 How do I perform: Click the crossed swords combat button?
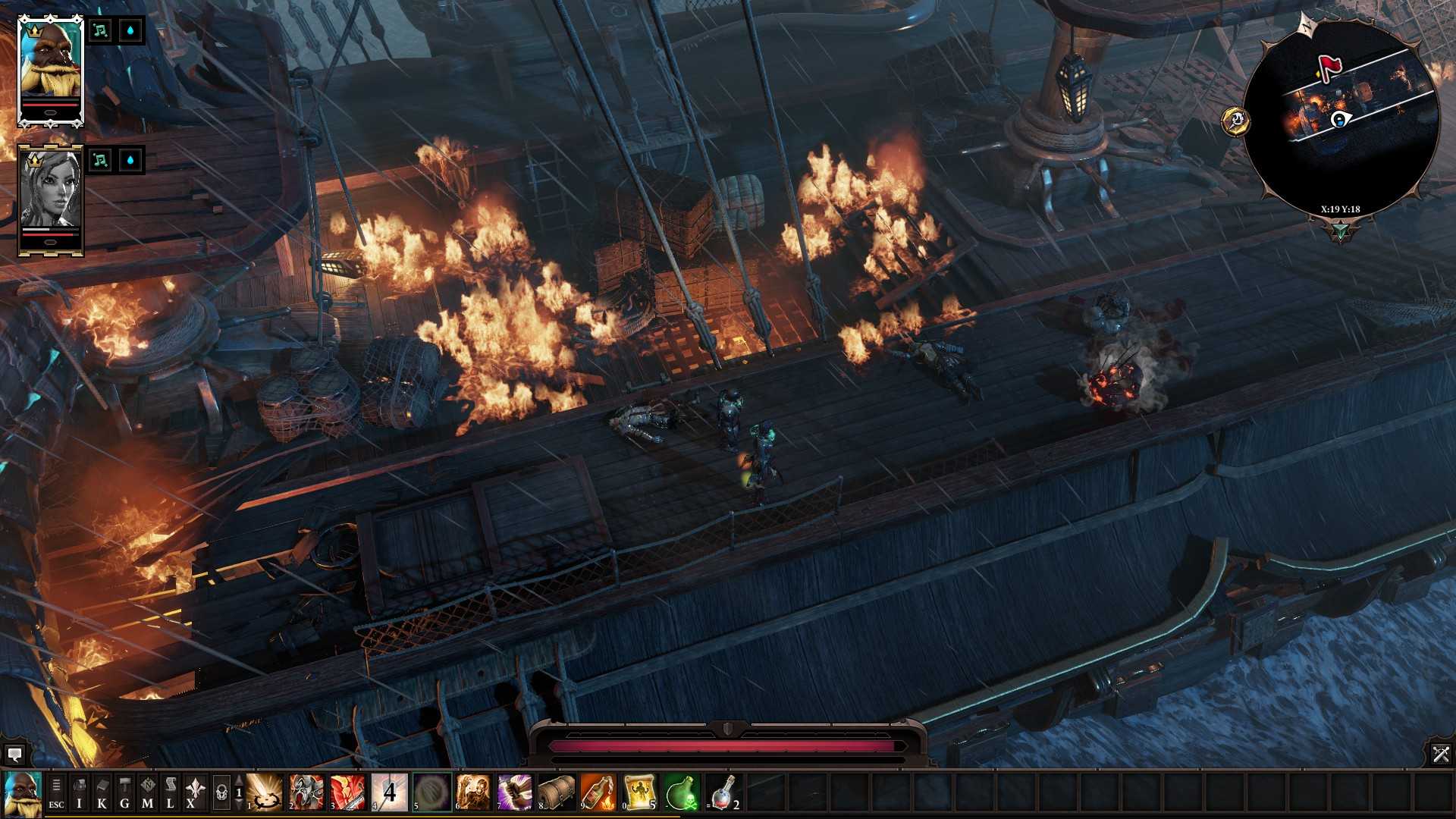coord(1441,754)
